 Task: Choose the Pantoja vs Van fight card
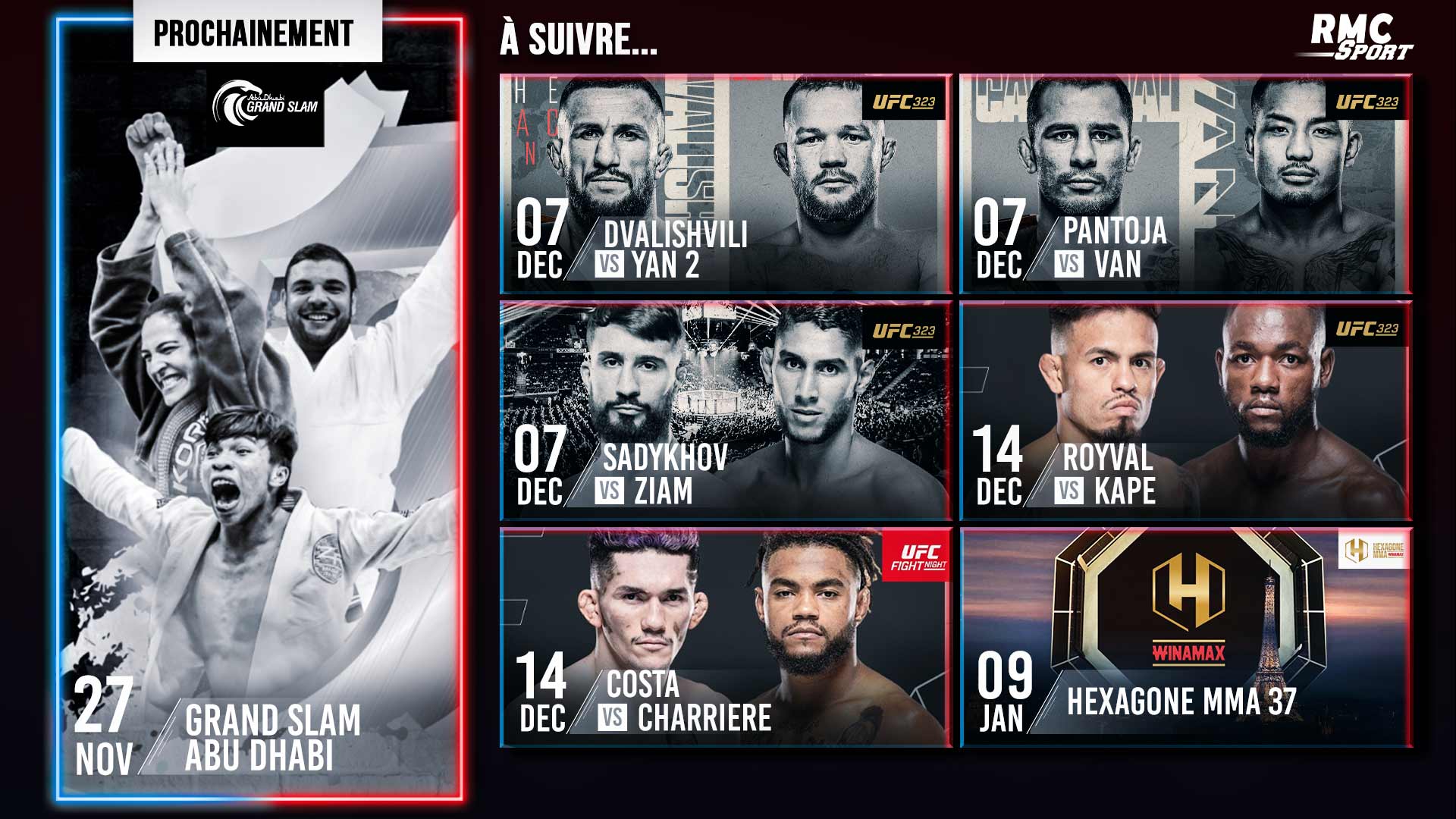pos(1185,184)
